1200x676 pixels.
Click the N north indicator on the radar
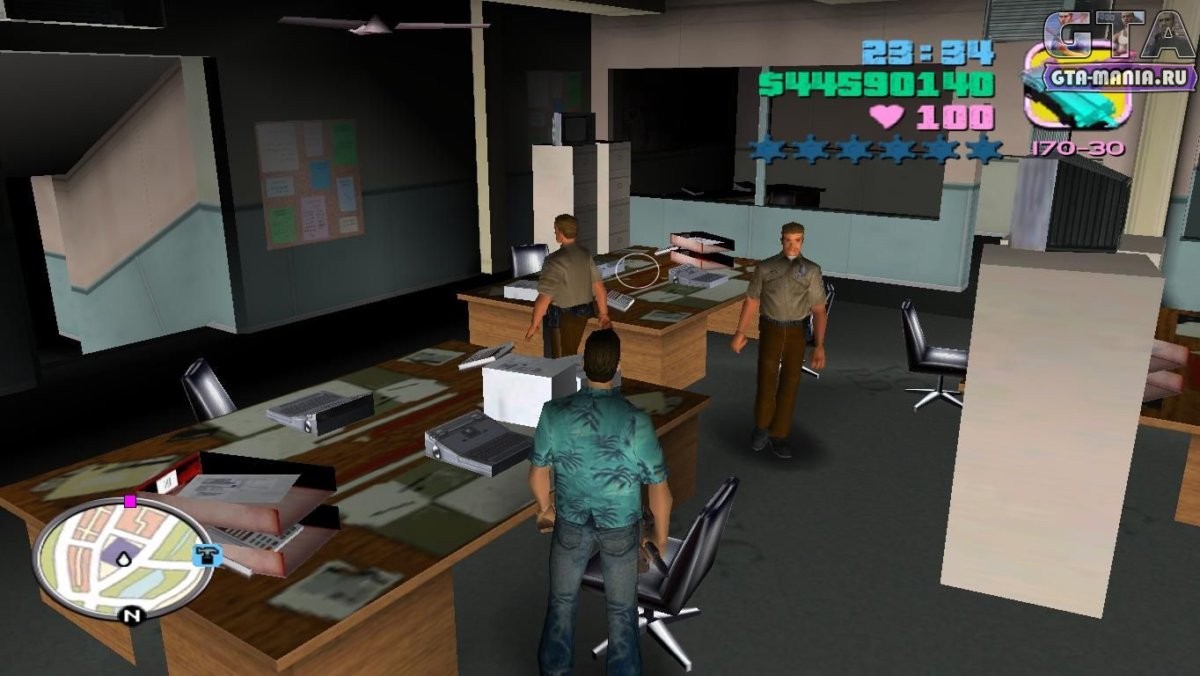131,616
